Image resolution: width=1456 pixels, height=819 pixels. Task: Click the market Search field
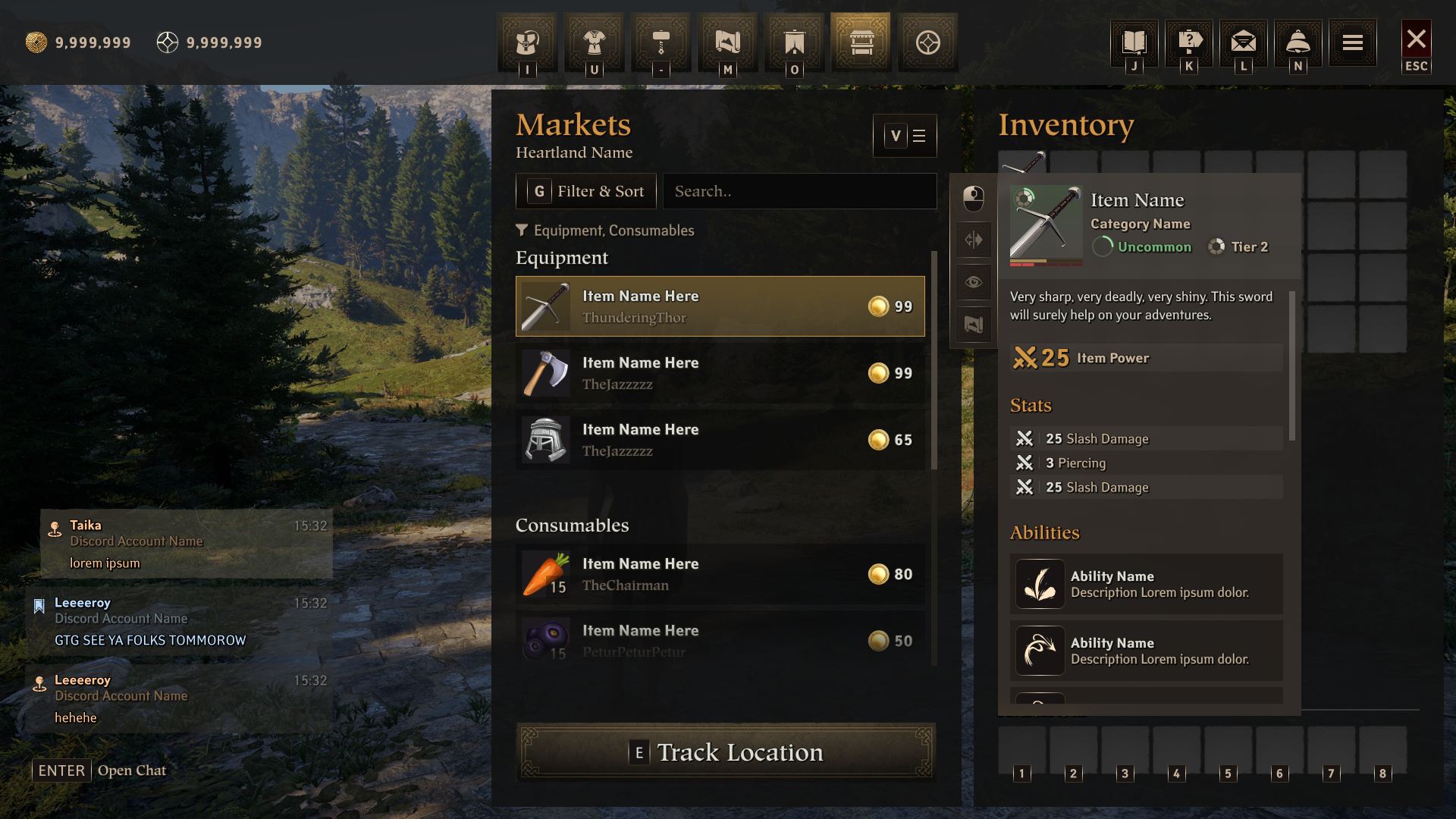point(799,191)
